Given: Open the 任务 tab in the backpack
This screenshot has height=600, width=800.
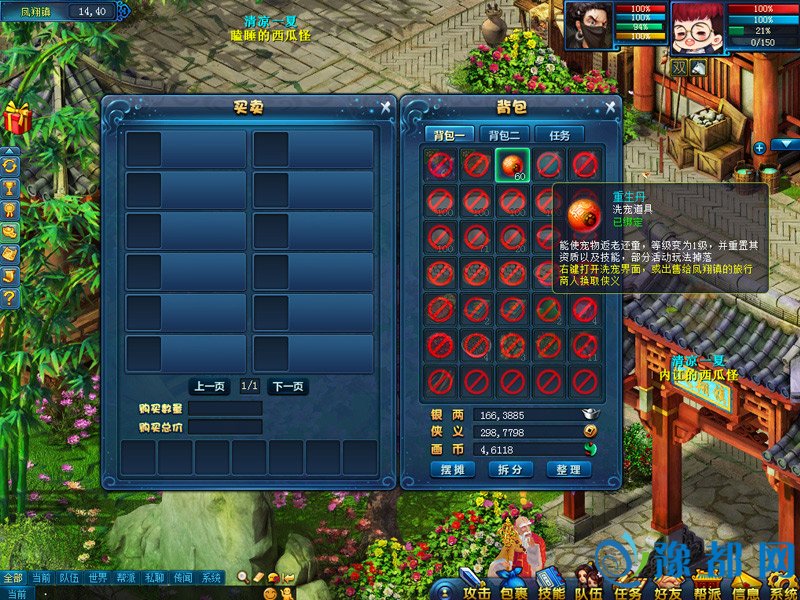Looking at the screenshot, I should (559, 135).
